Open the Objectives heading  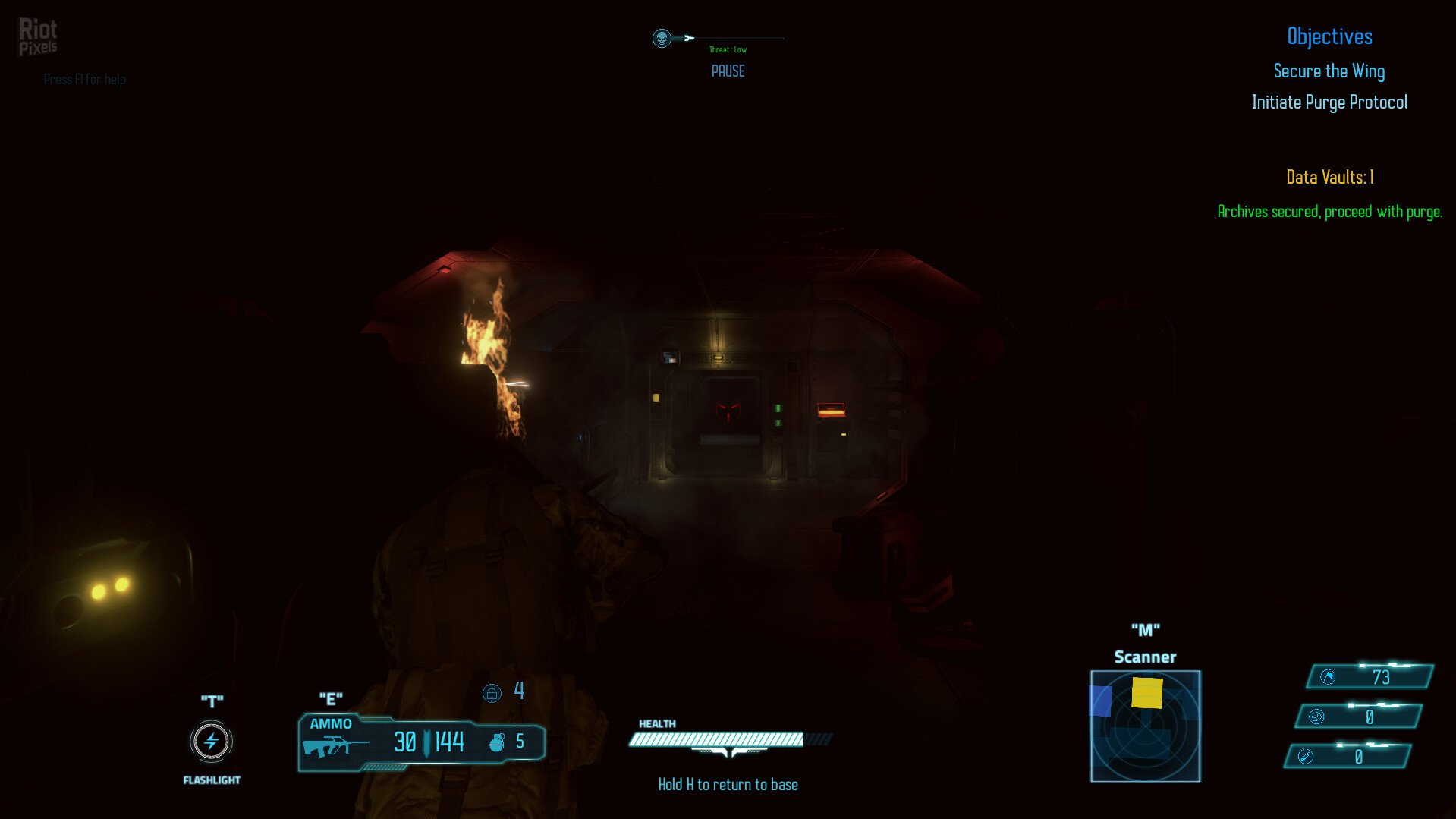point(1329,36)
